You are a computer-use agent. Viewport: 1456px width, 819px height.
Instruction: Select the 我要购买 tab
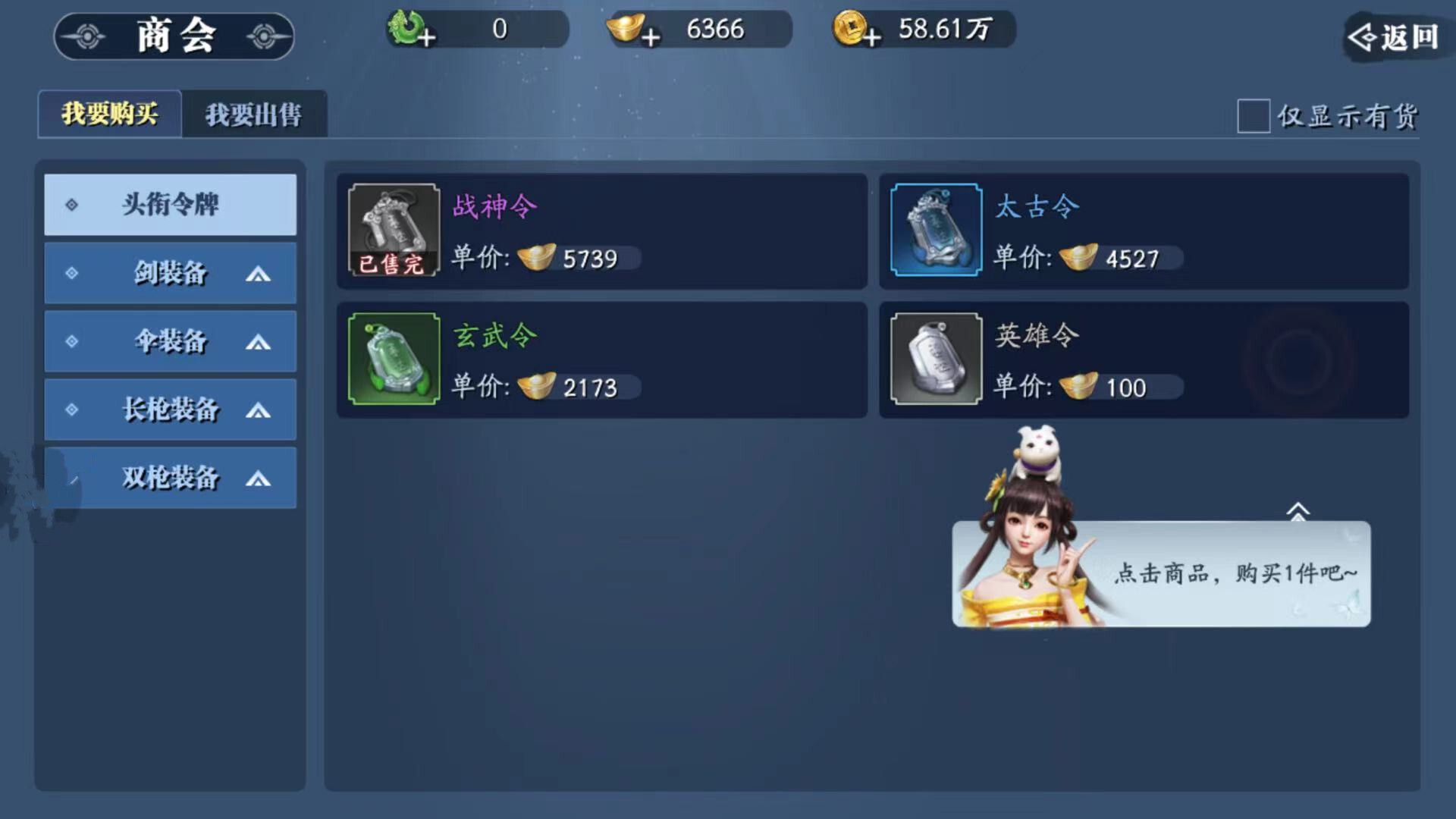108,114
